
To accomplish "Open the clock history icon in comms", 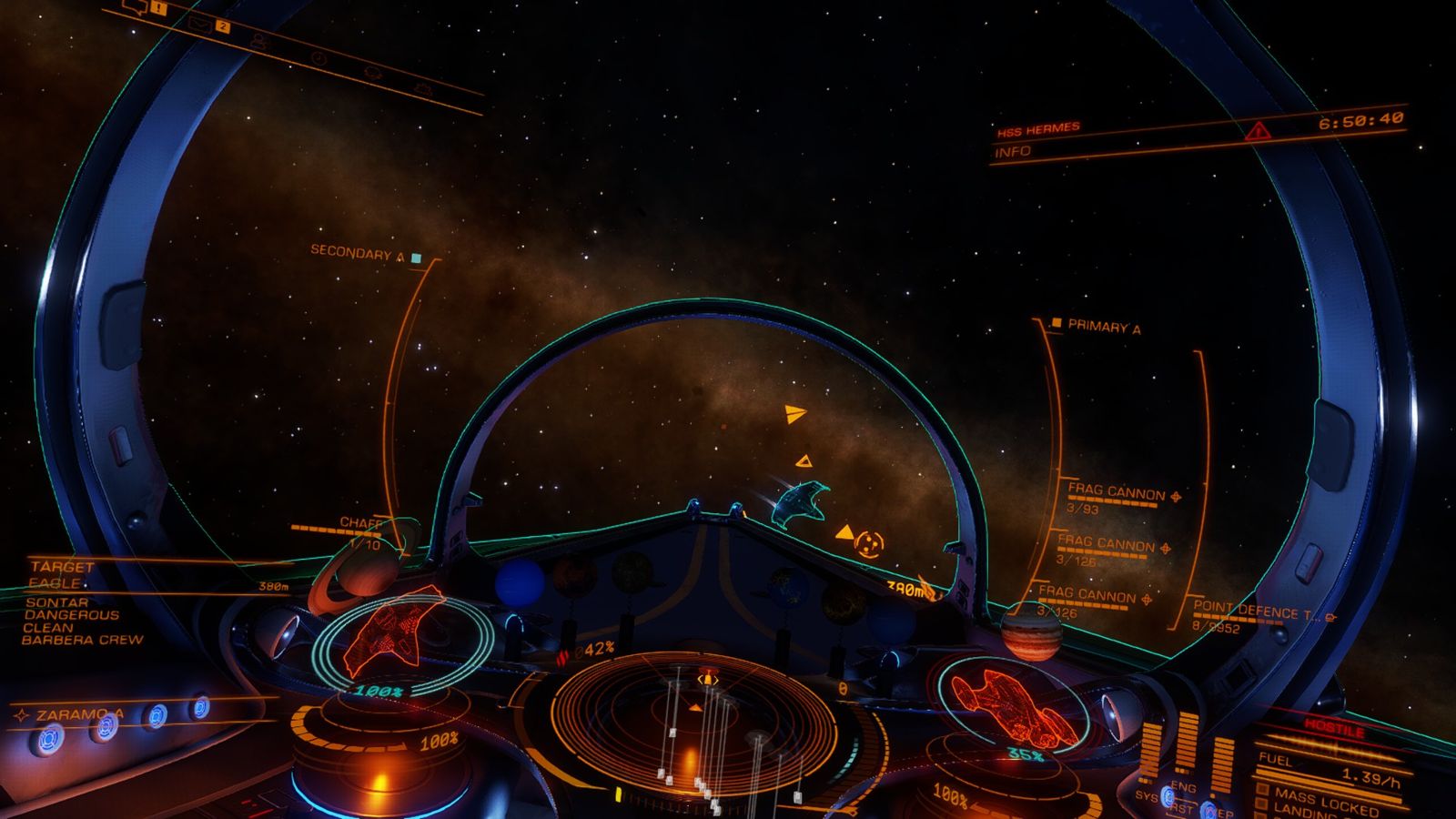I will 318,57.
